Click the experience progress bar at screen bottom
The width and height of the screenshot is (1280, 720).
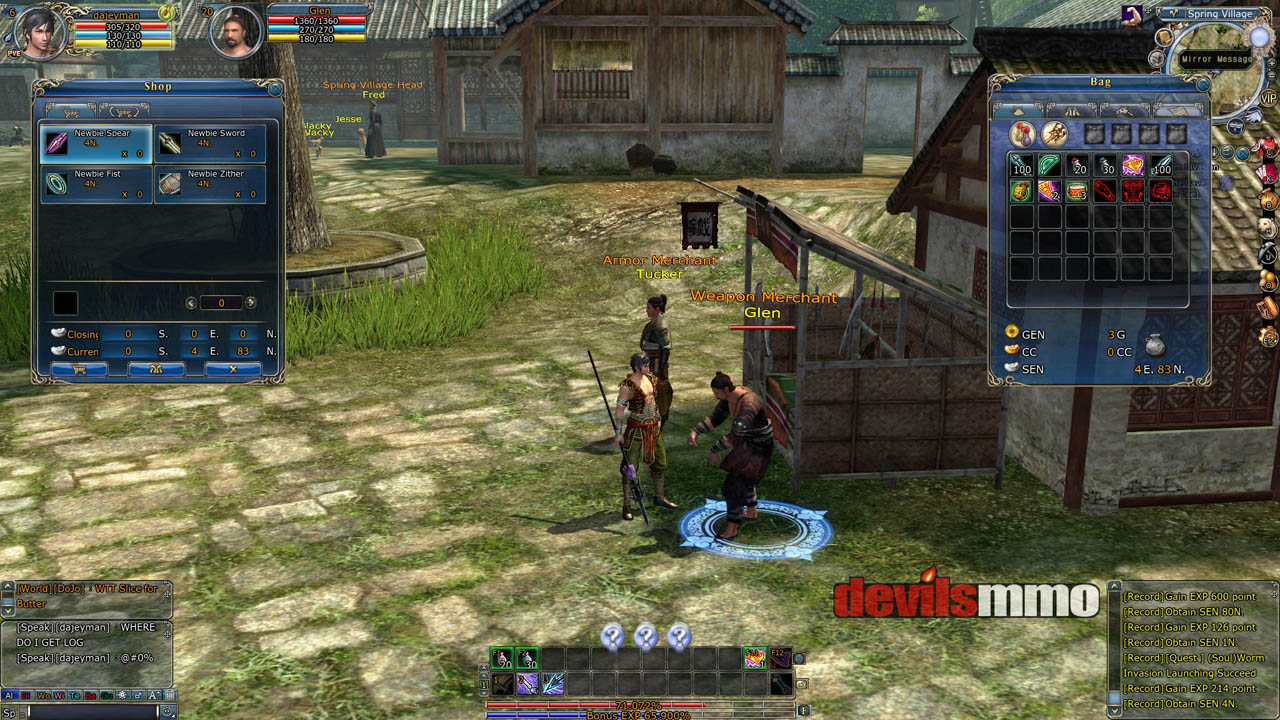(x=640, y=705)
